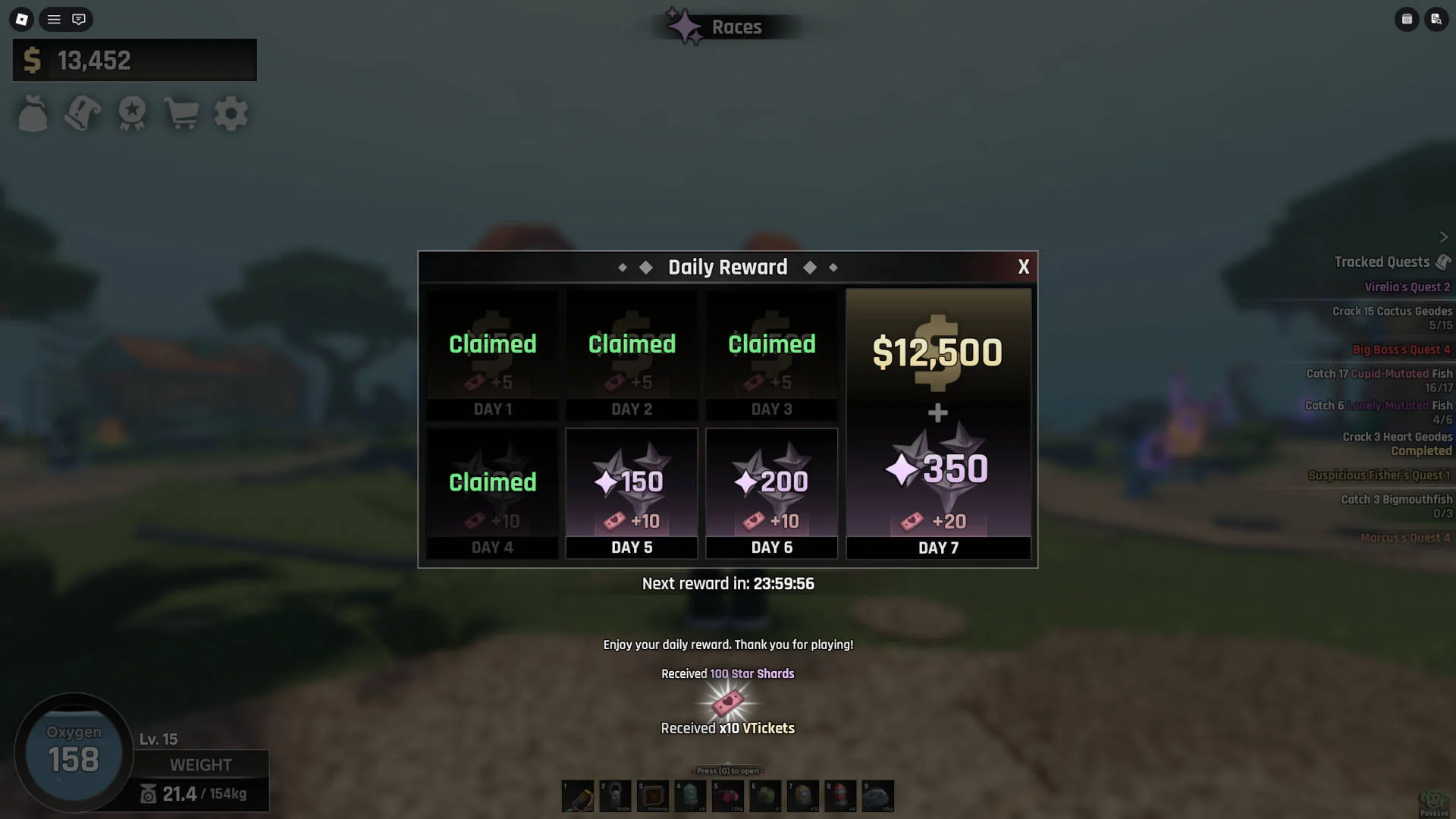Viewport: 1456px width, 819px height.
Task: Expand the chevron above Tracked Quests
Action: tap(1445, 237)
